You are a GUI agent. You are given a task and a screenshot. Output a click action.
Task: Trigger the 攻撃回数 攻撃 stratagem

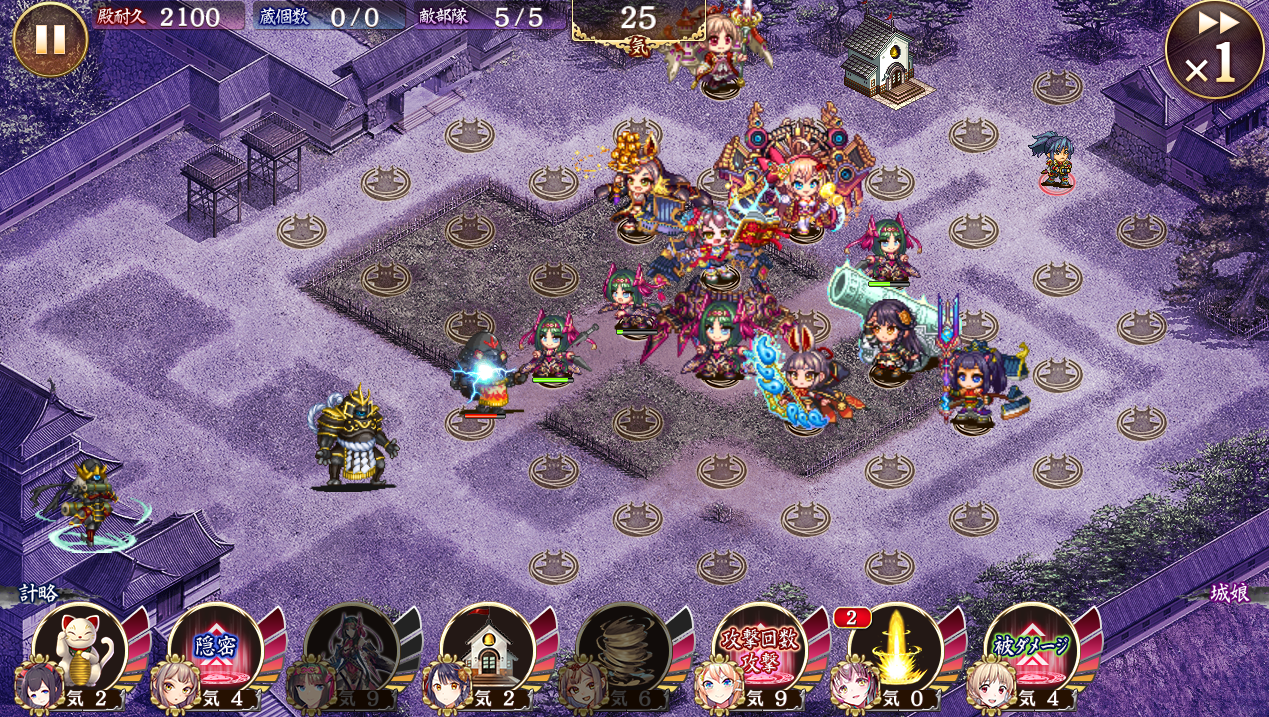pyautogui.click(x=759, y=648)
